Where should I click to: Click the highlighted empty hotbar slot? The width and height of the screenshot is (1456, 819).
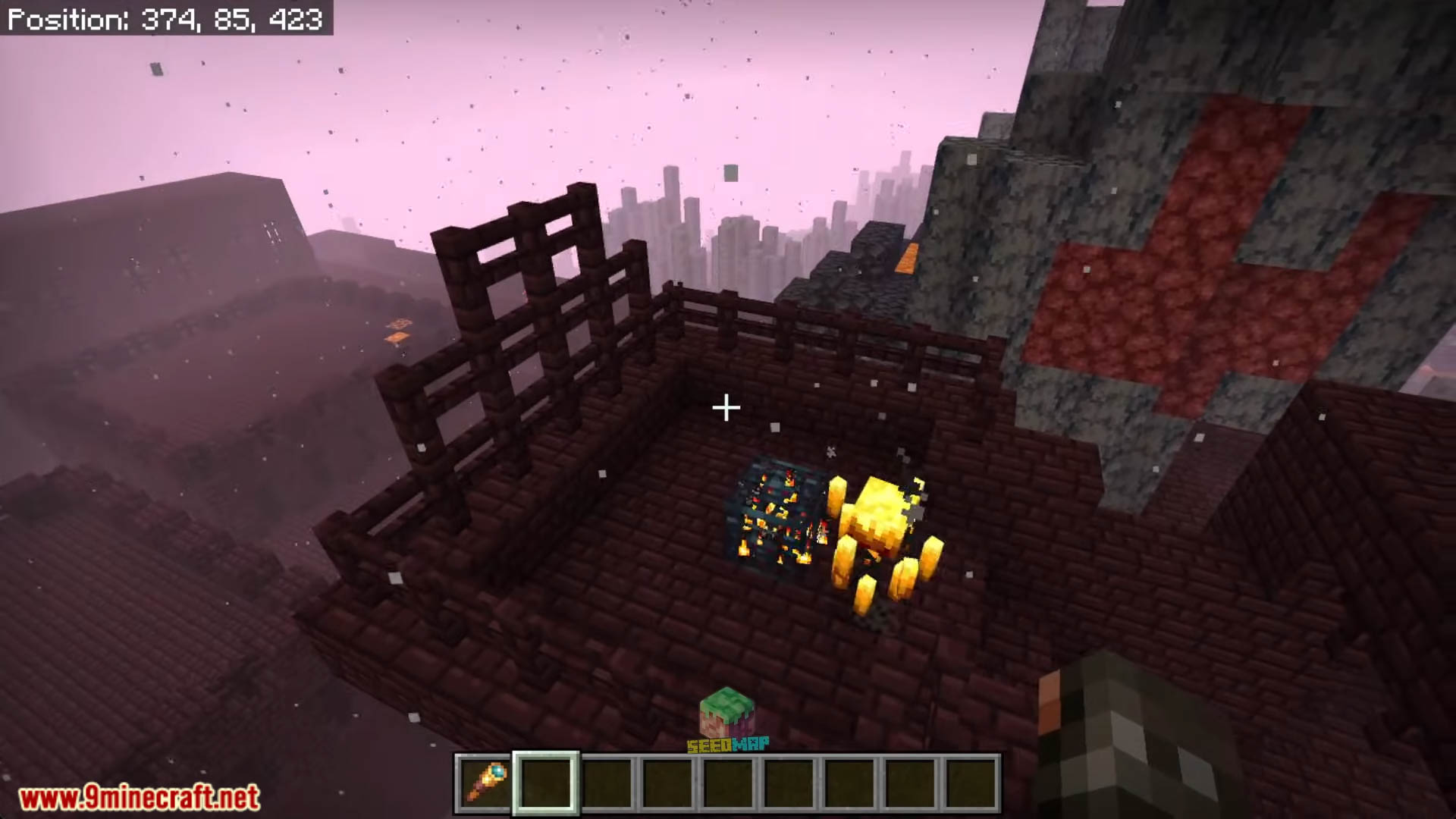[x=546, y=783]
